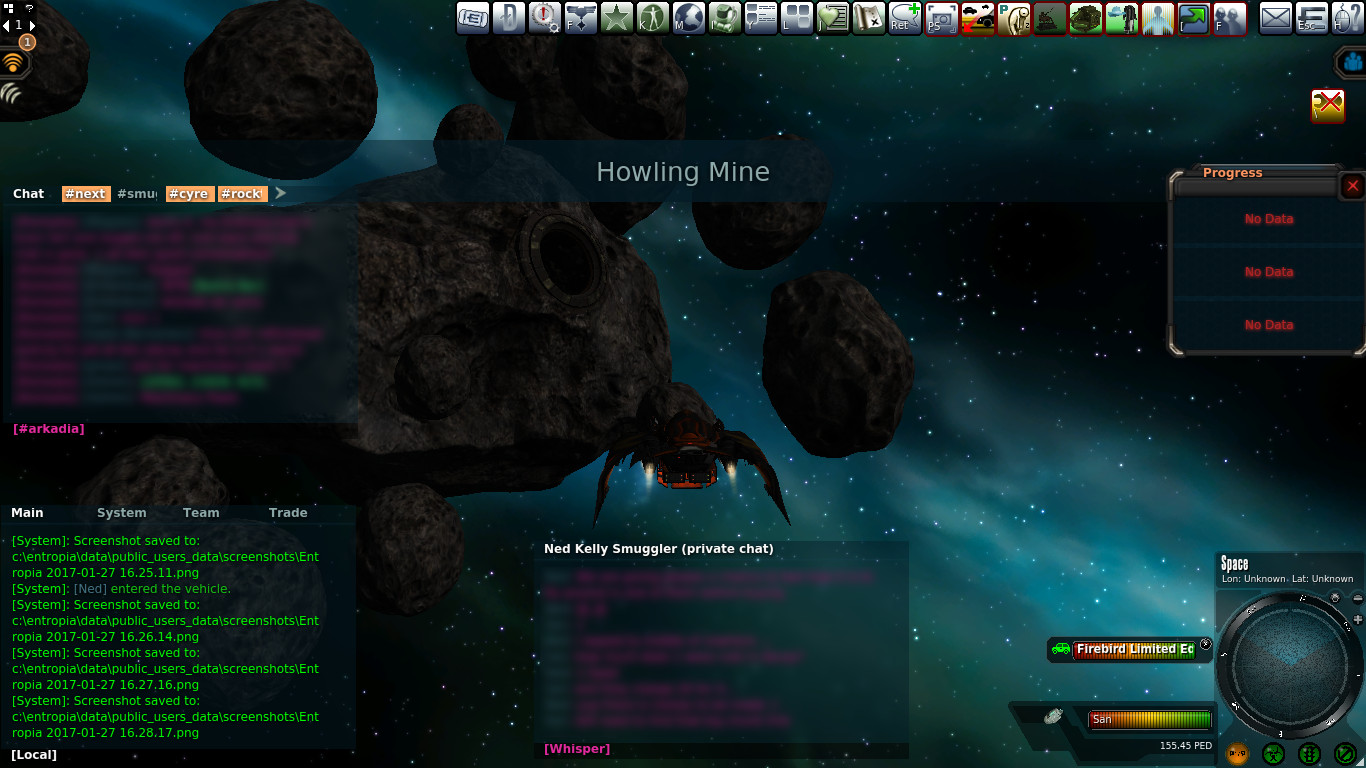This screenshot has height=768, width=1366.
Task: Open the star icon in top toolbar
Action: (616, 18)
